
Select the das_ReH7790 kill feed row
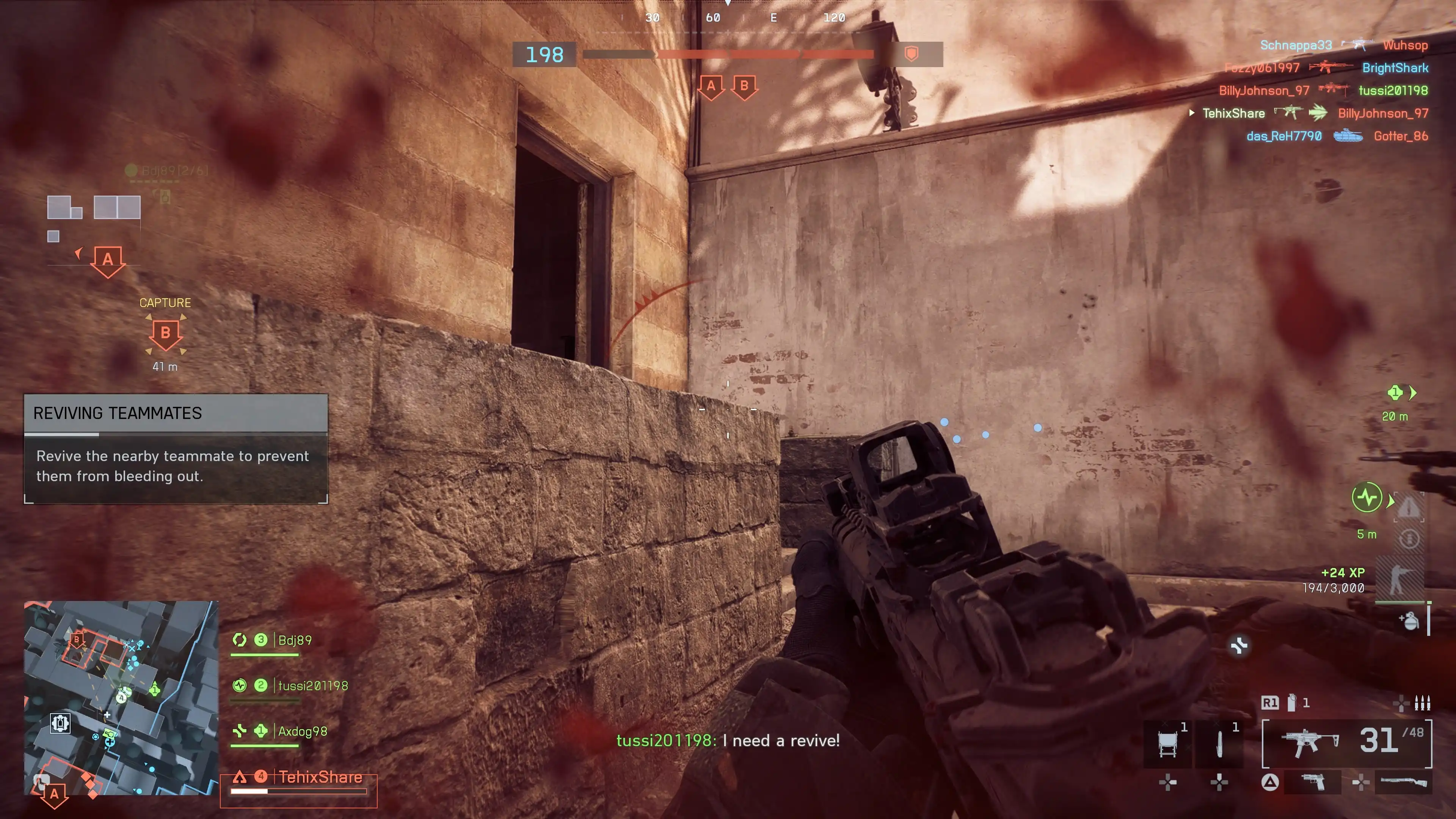[x=1337, y=136]
